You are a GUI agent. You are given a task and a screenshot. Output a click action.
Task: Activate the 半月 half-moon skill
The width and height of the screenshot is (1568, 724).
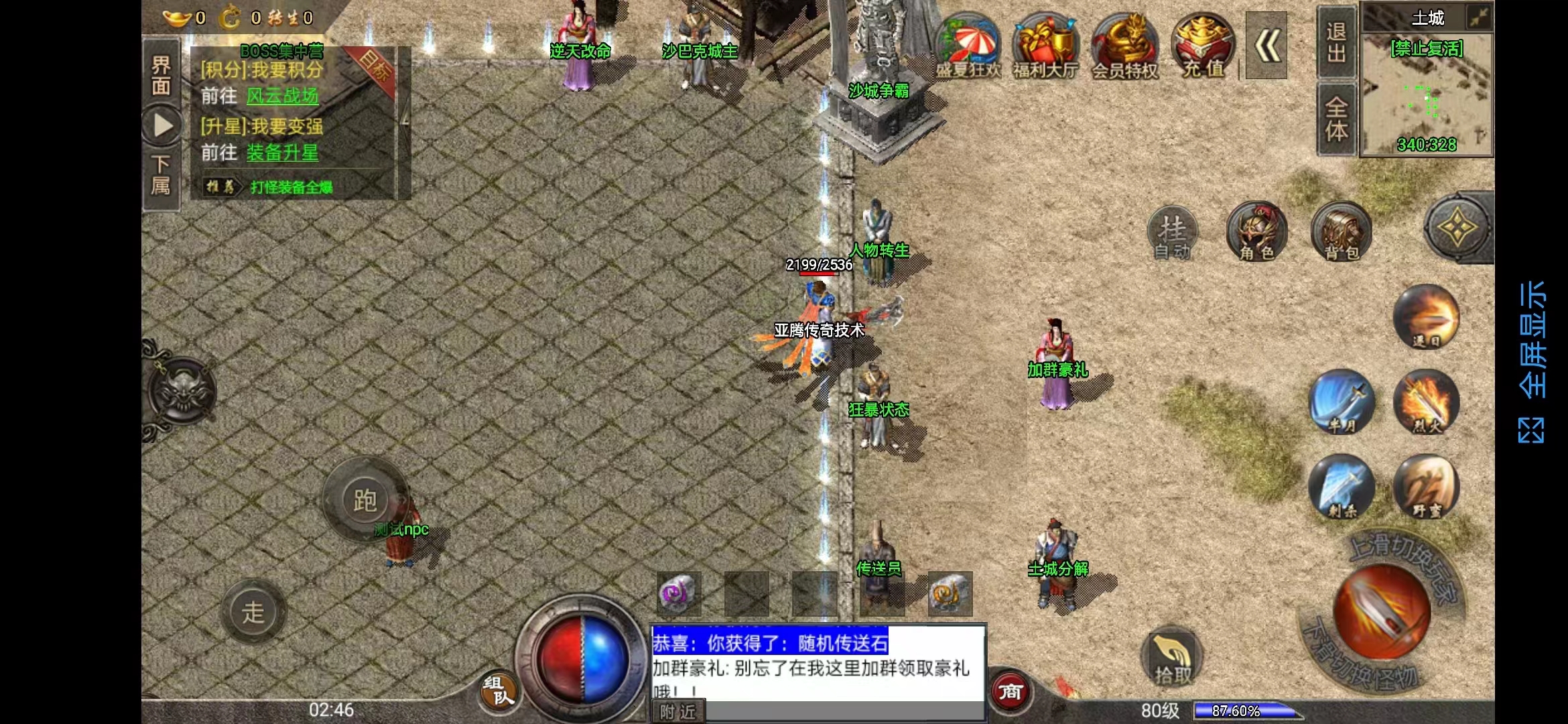(1342, 401)
